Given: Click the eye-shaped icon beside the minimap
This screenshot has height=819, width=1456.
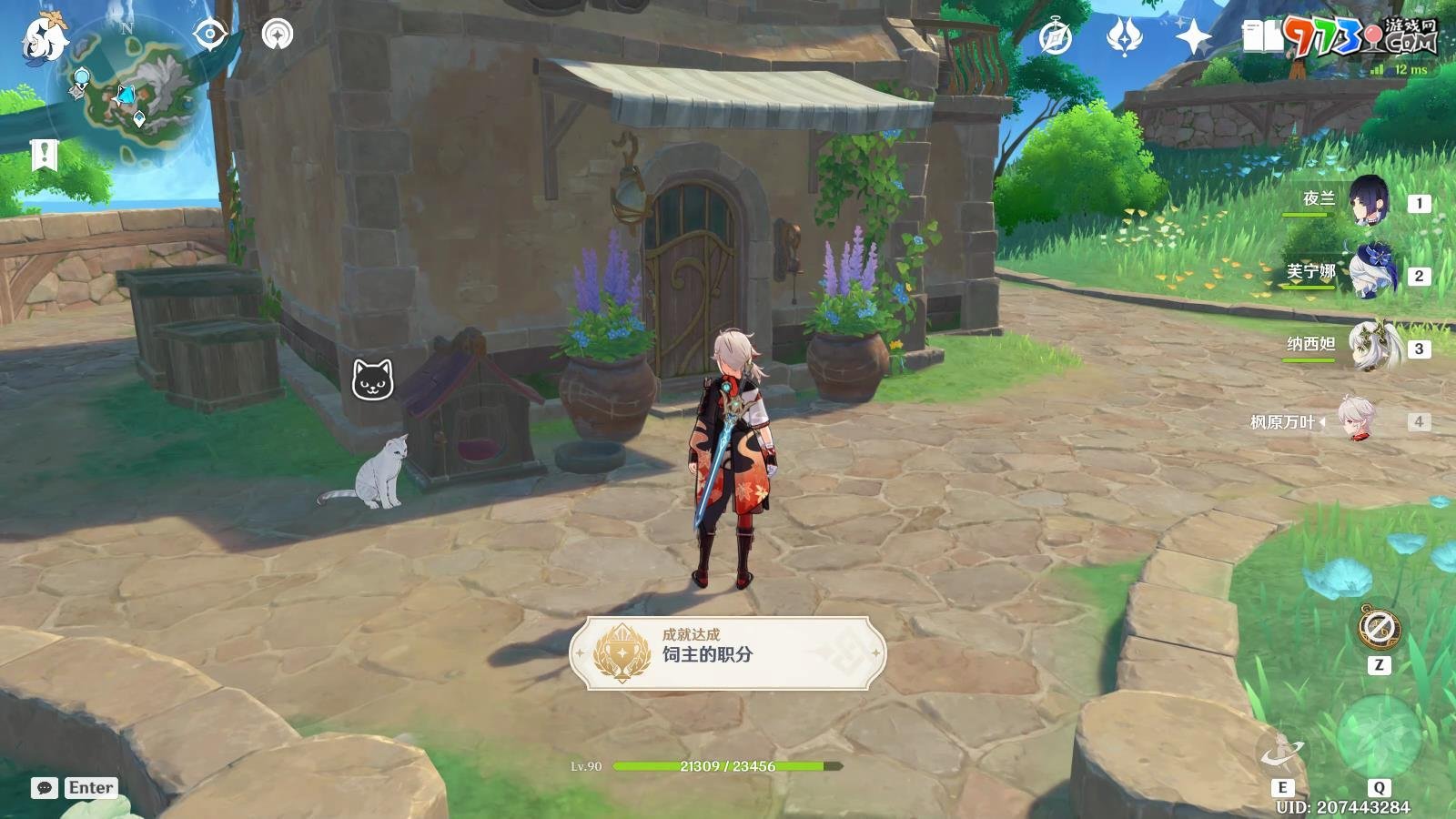Looking at the screenshot, I should tap(210, 35).
